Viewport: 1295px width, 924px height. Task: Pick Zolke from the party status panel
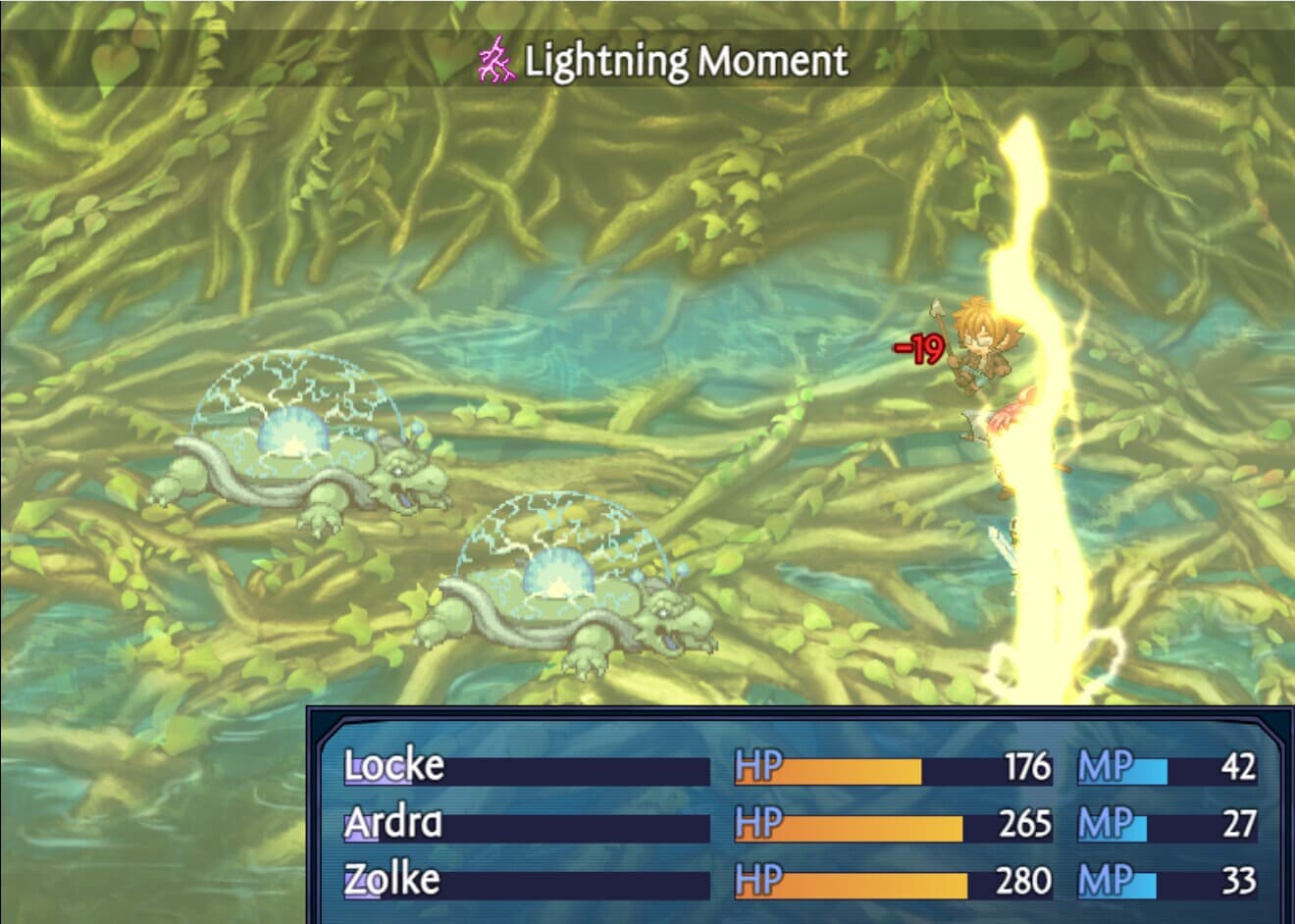(x=392, y=880)
